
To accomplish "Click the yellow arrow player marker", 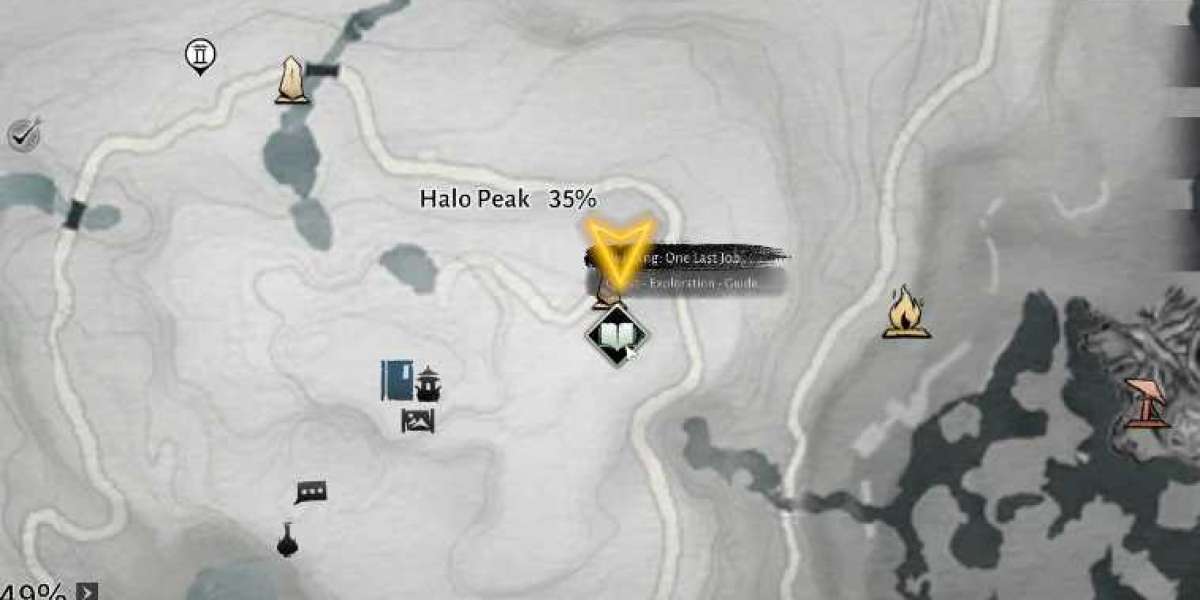I will tap(619, 245).
